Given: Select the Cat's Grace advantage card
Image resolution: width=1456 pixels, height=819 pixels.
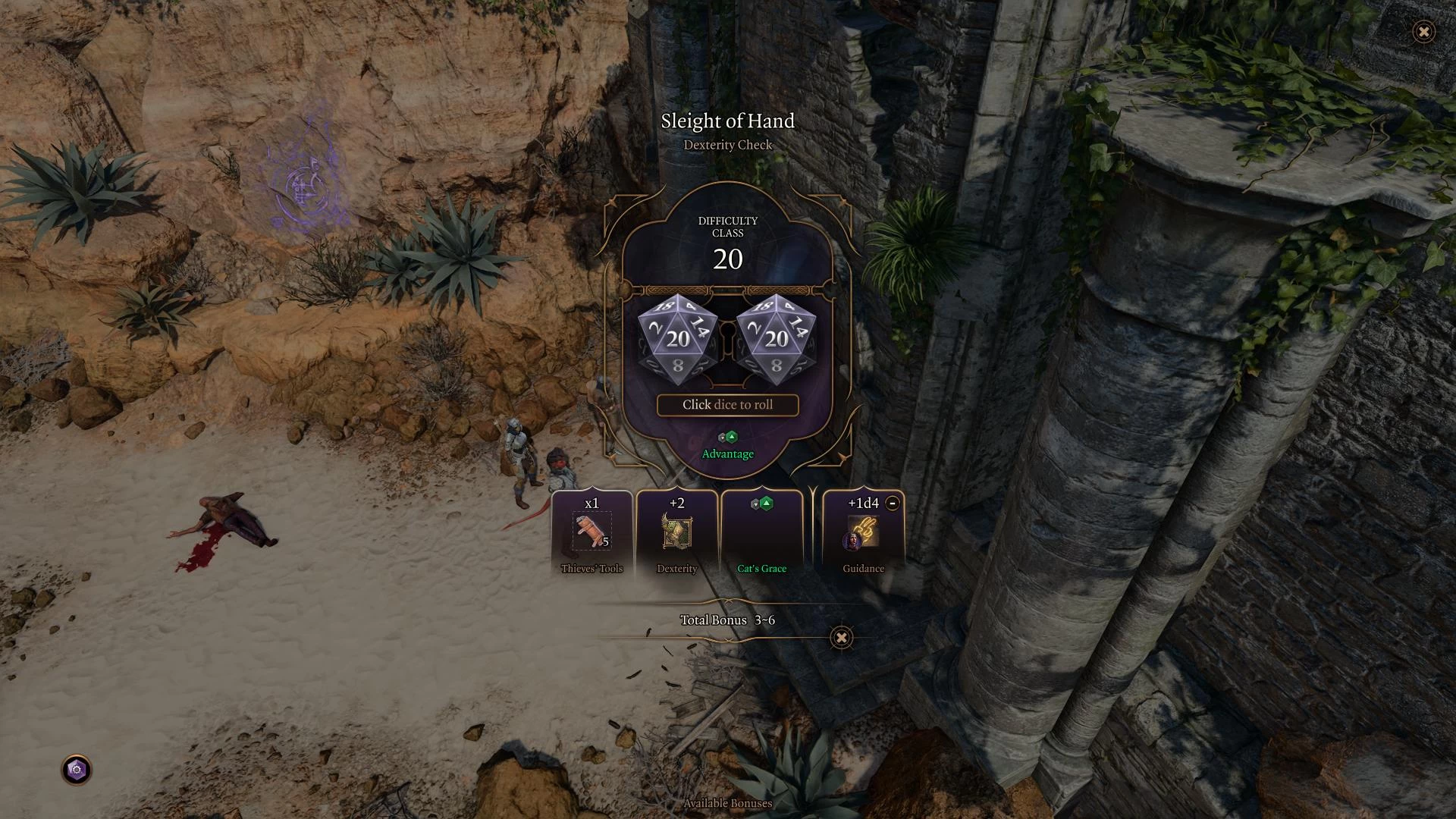Looking at the screenshot, I should pyautogui.click(x=761, y=535).
